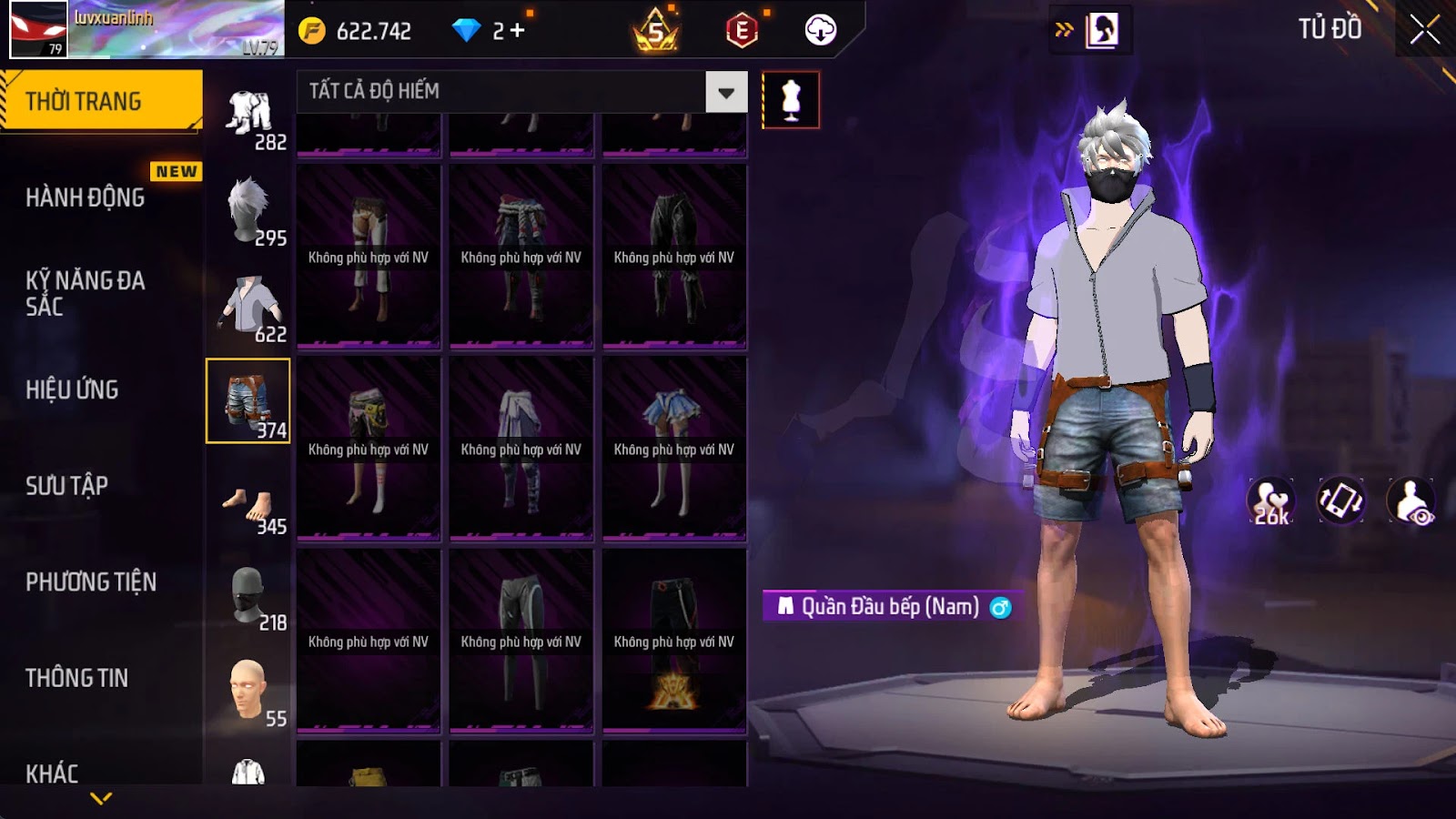Open the Hiệu Ứng section
1456x819 pixels.
pos(73,389)
